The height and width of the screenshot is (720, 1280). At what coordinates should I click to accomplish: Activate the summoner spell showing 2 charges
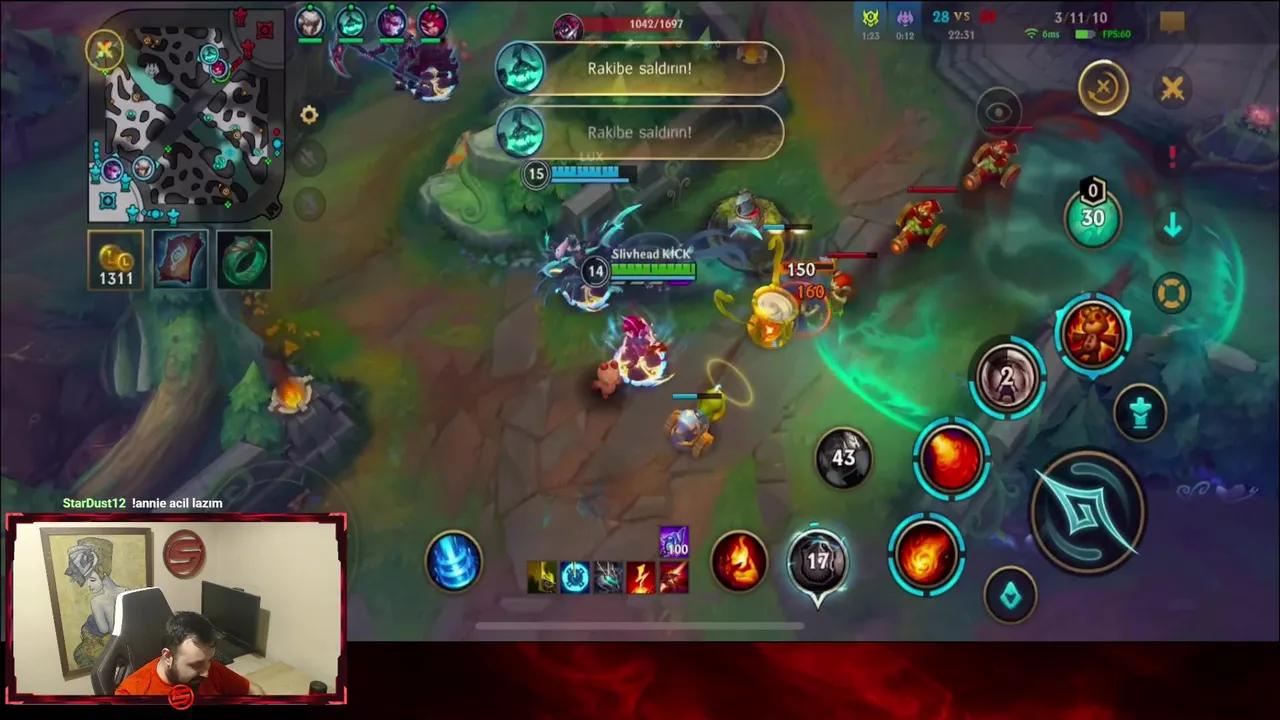[x=1008, y=375]
